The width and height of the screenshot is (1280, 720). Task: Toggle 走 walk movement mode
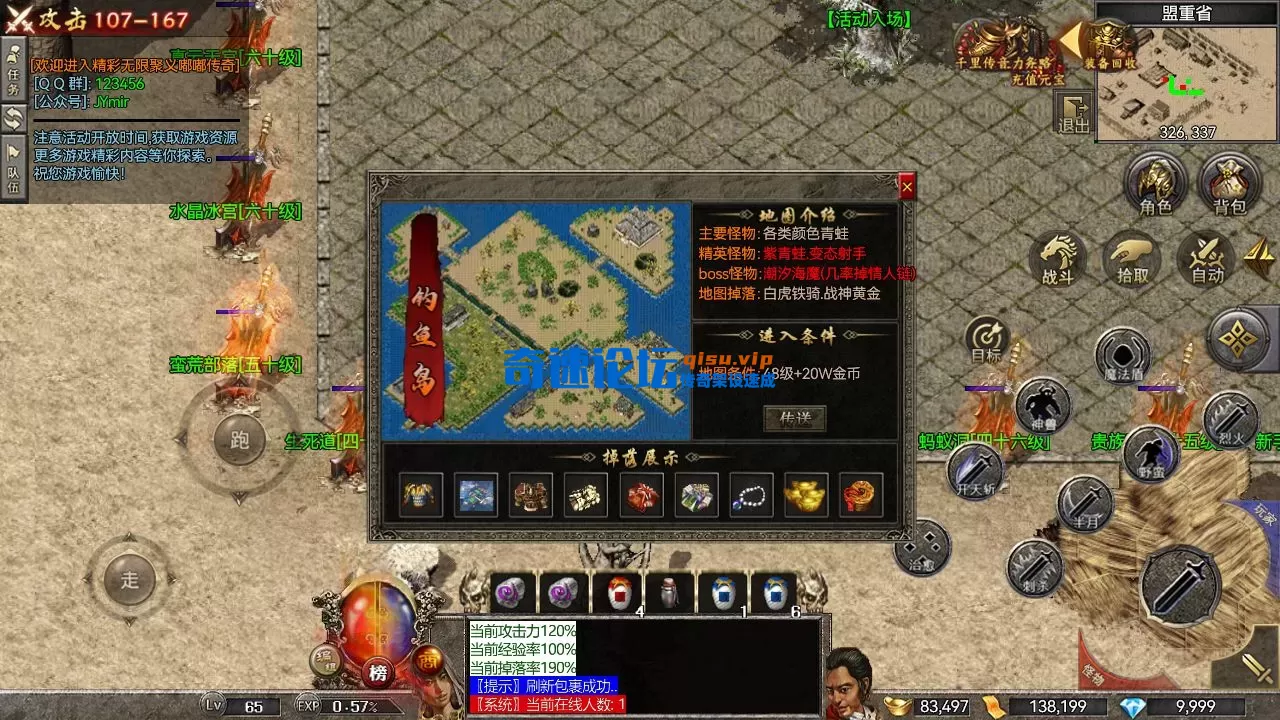pos(128,578)
